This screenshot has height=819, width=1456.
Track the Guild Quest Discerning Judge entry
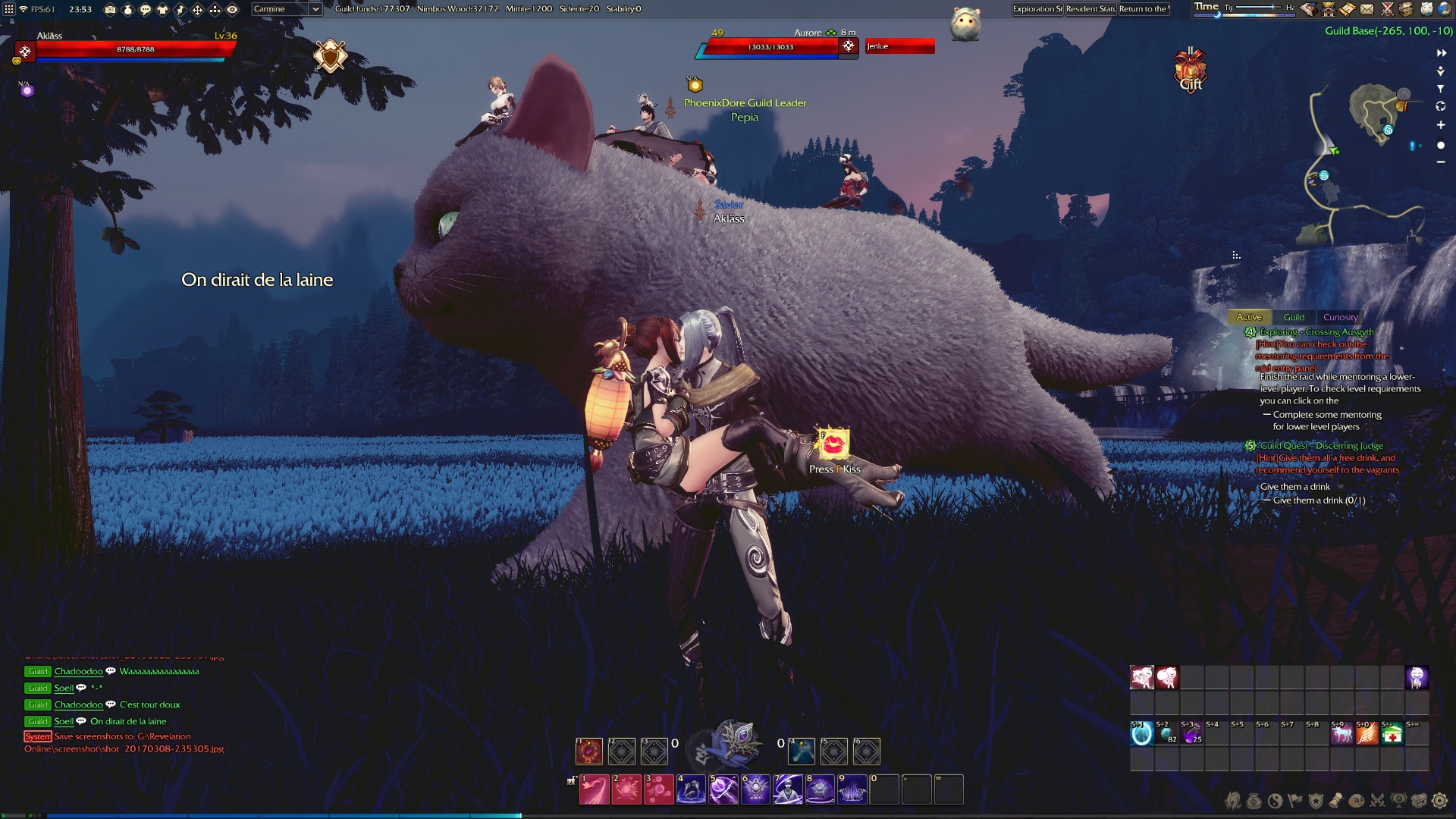[1321, 446]
